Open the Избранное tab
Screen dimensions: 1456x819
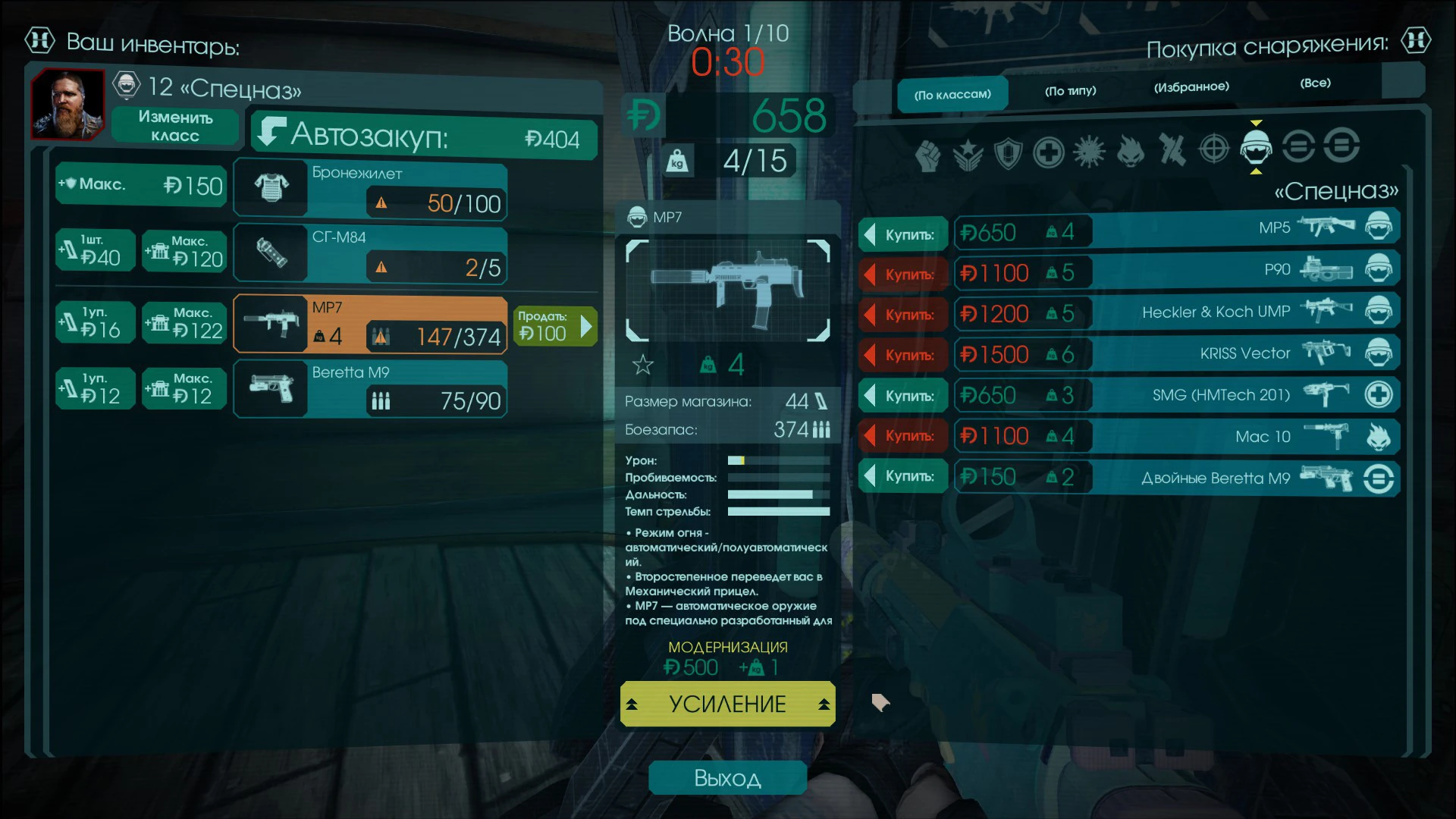pos(1191,86)
